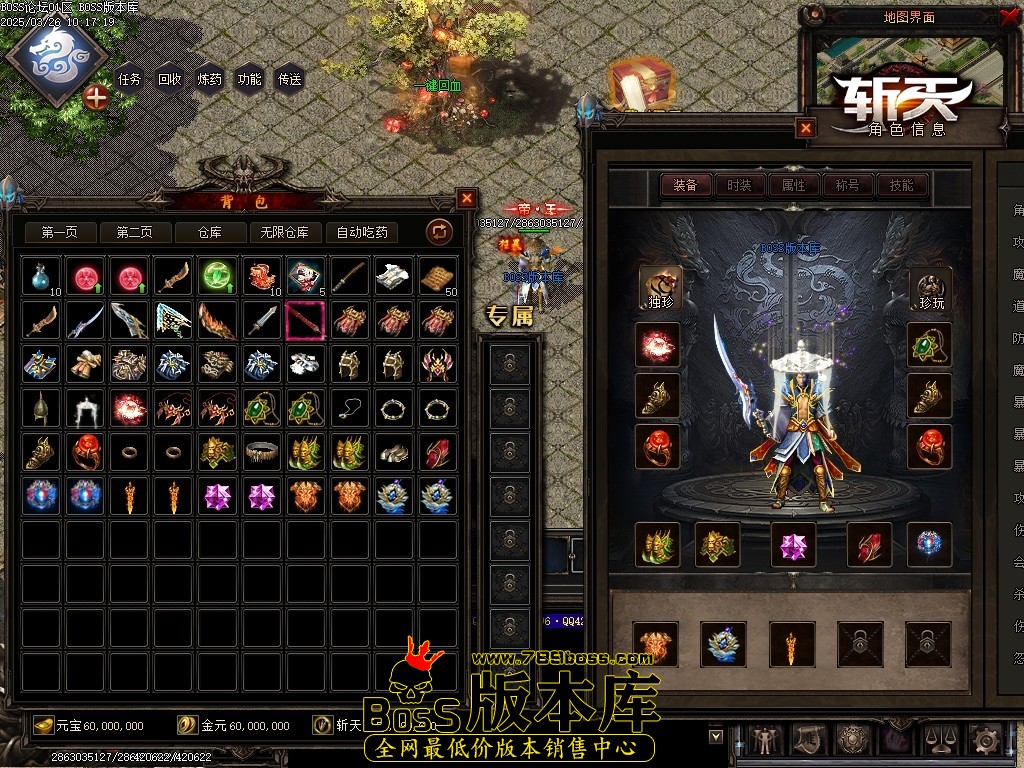Close the backpack window
This screenshot has height=768, width=1024.
tap(466, 198)
